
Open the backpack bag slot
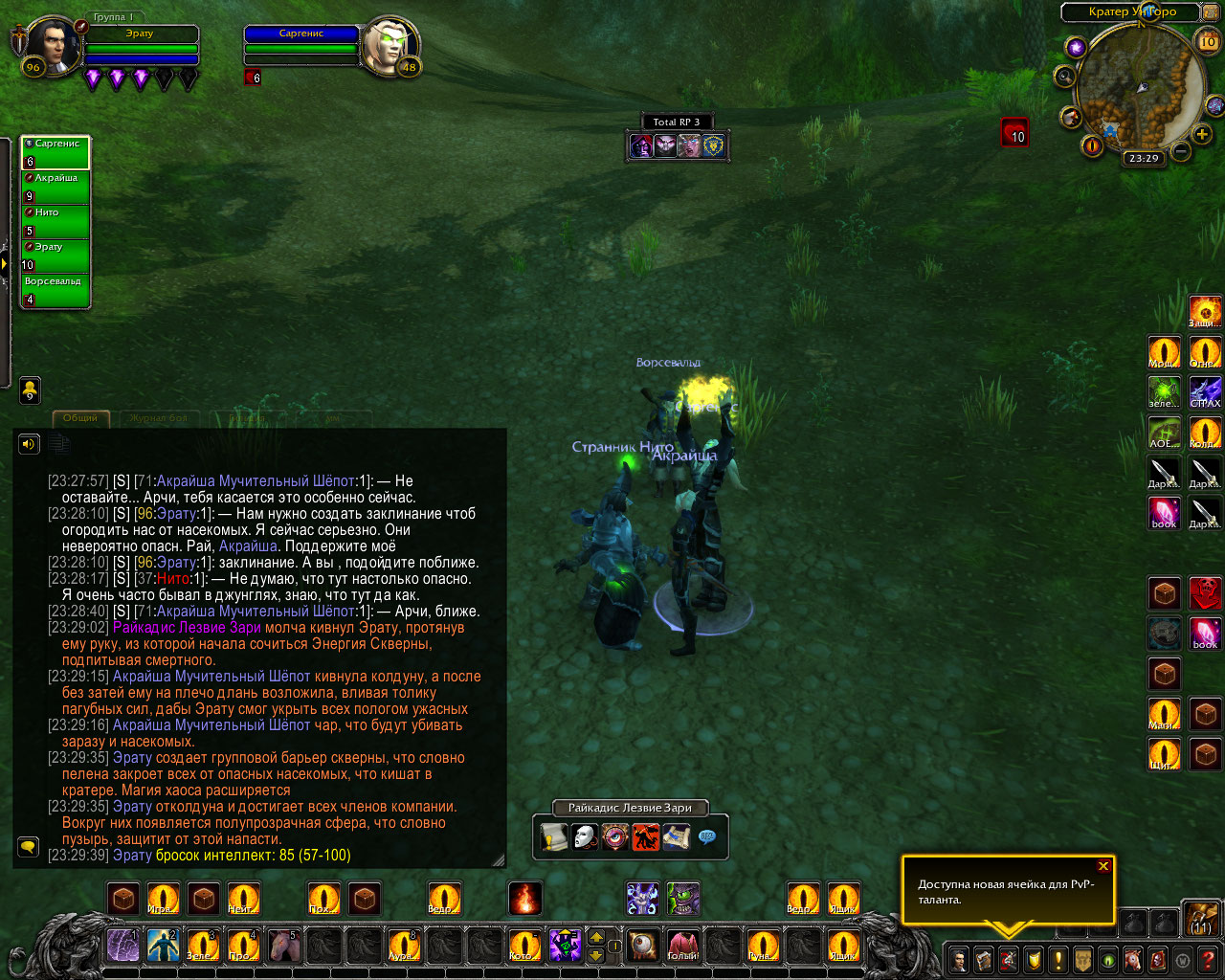[x=1201, y=917]
